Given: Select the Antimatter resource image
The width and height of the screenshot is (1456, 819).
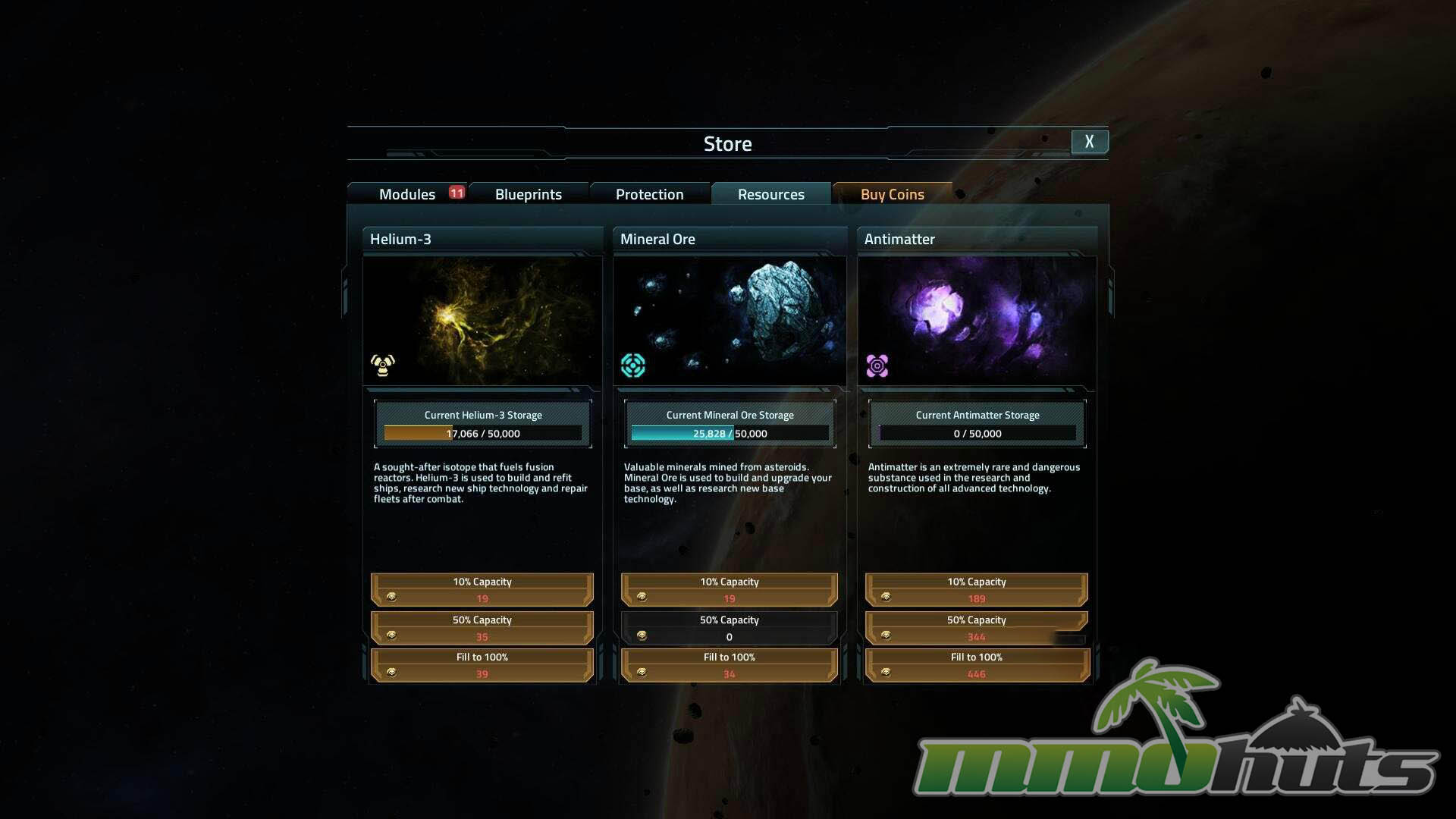Looking at the screenshot, I should [x=977, y=320].
